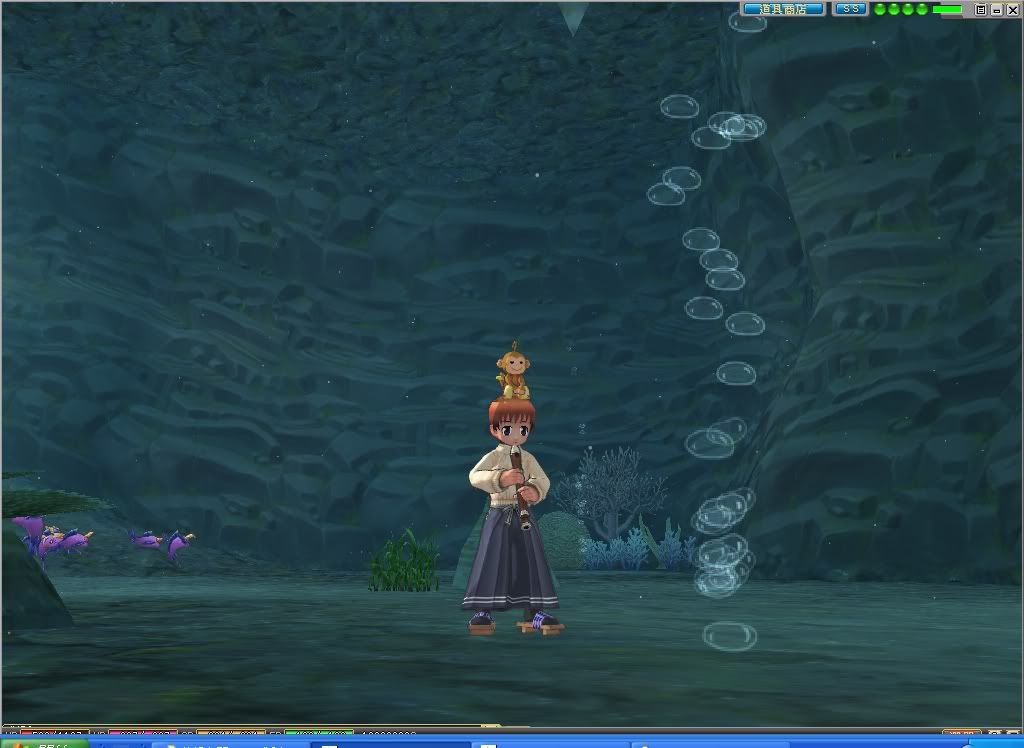
Task: Close the game window
Action: coord(1012,9)
